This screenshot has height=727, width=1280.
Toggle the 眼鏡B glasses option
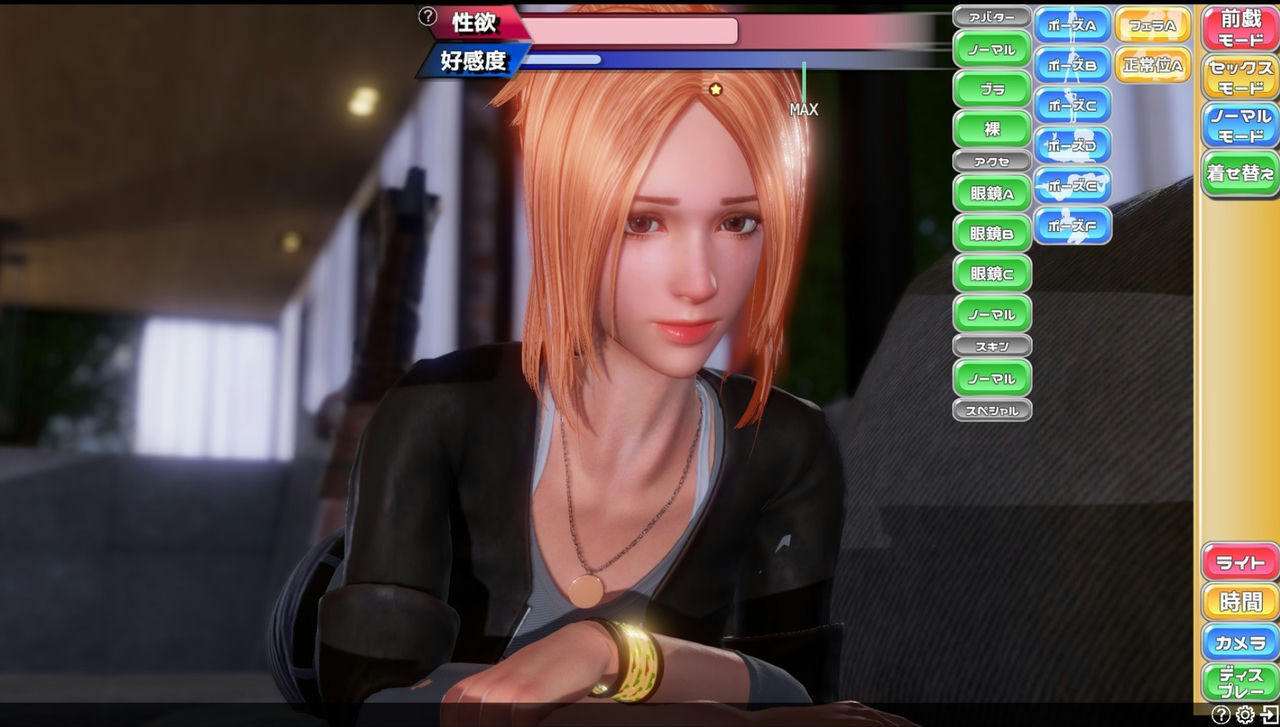991,233
